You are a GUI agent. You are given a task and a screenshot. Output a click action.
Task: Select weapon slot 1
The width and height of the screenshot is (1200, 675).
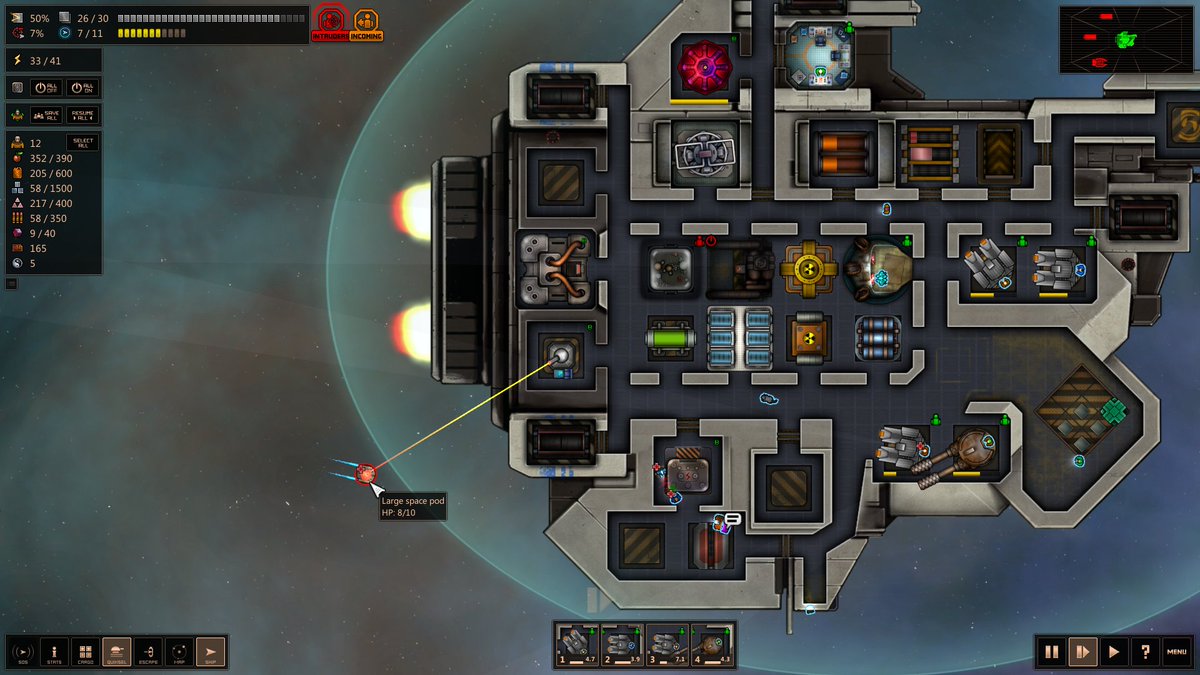[x=577, y=645]
